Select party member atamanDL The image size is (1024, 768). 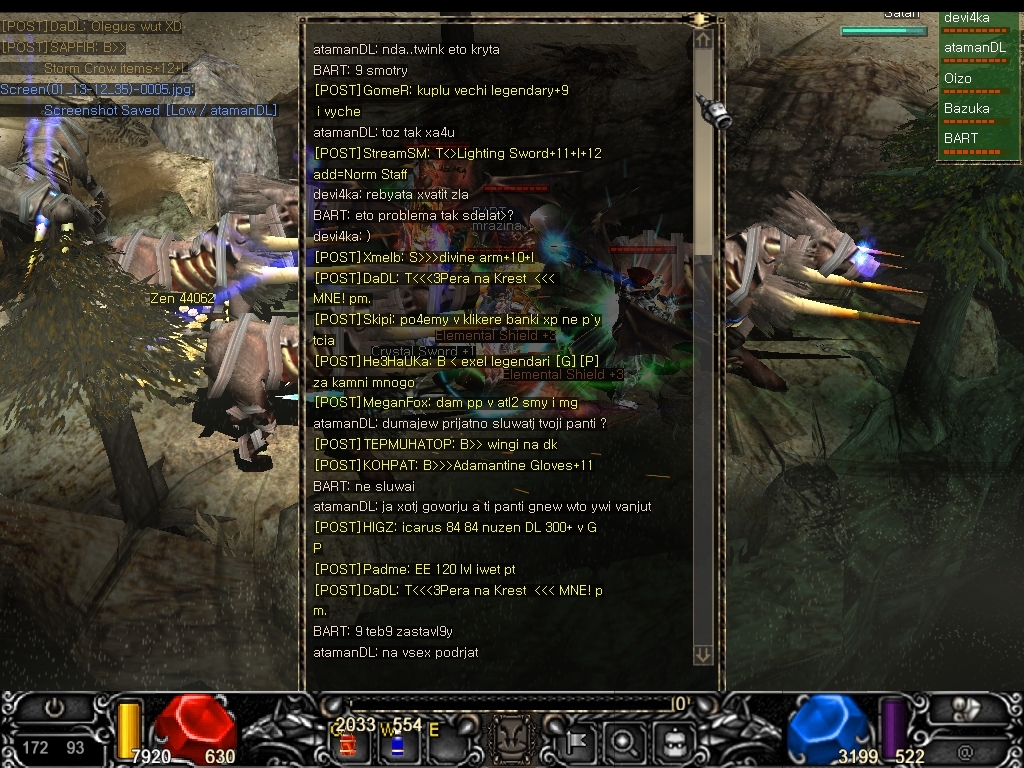[977, 50]
